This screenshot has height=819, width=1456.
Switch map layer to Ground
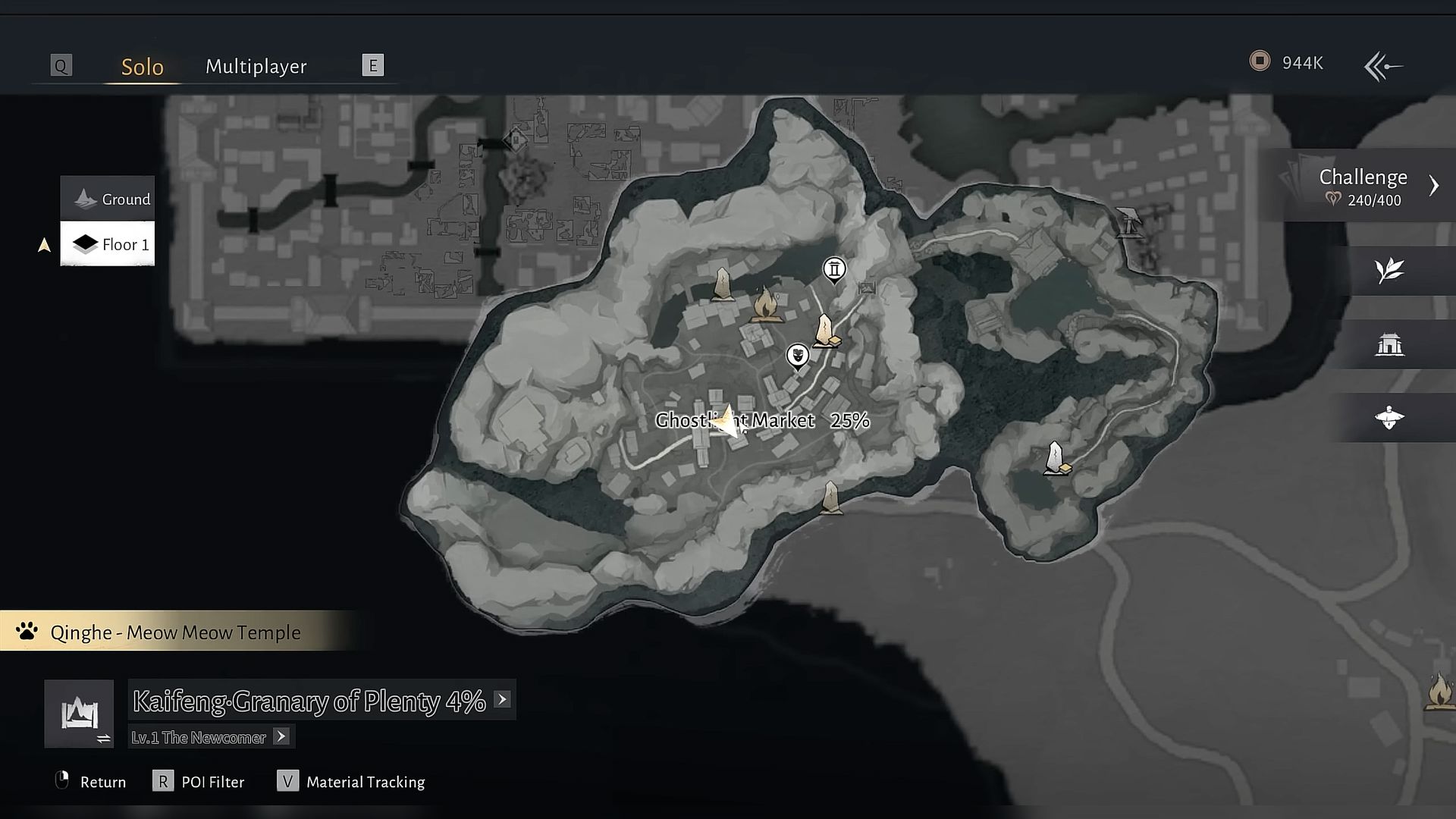(x=108, y=199)
